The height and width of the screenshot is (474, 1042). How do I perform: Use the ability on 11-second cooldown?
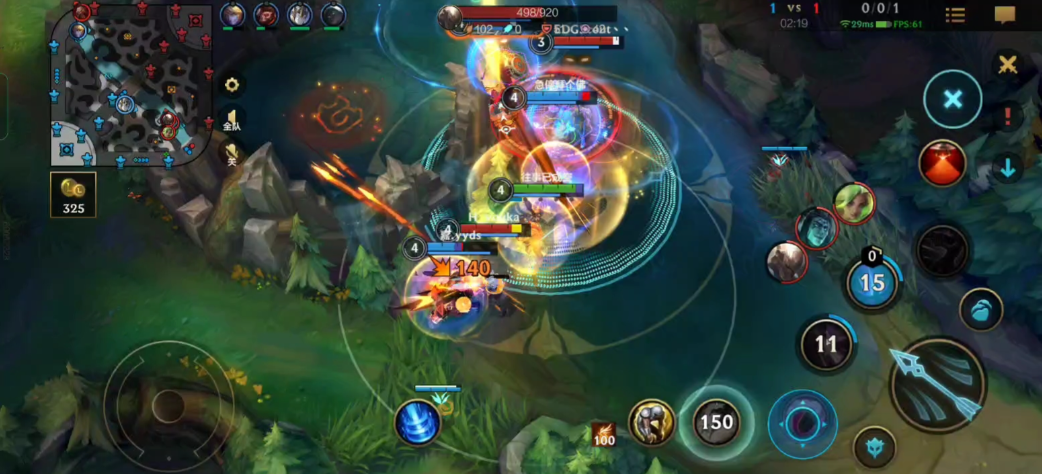click(x=826, y=345)
